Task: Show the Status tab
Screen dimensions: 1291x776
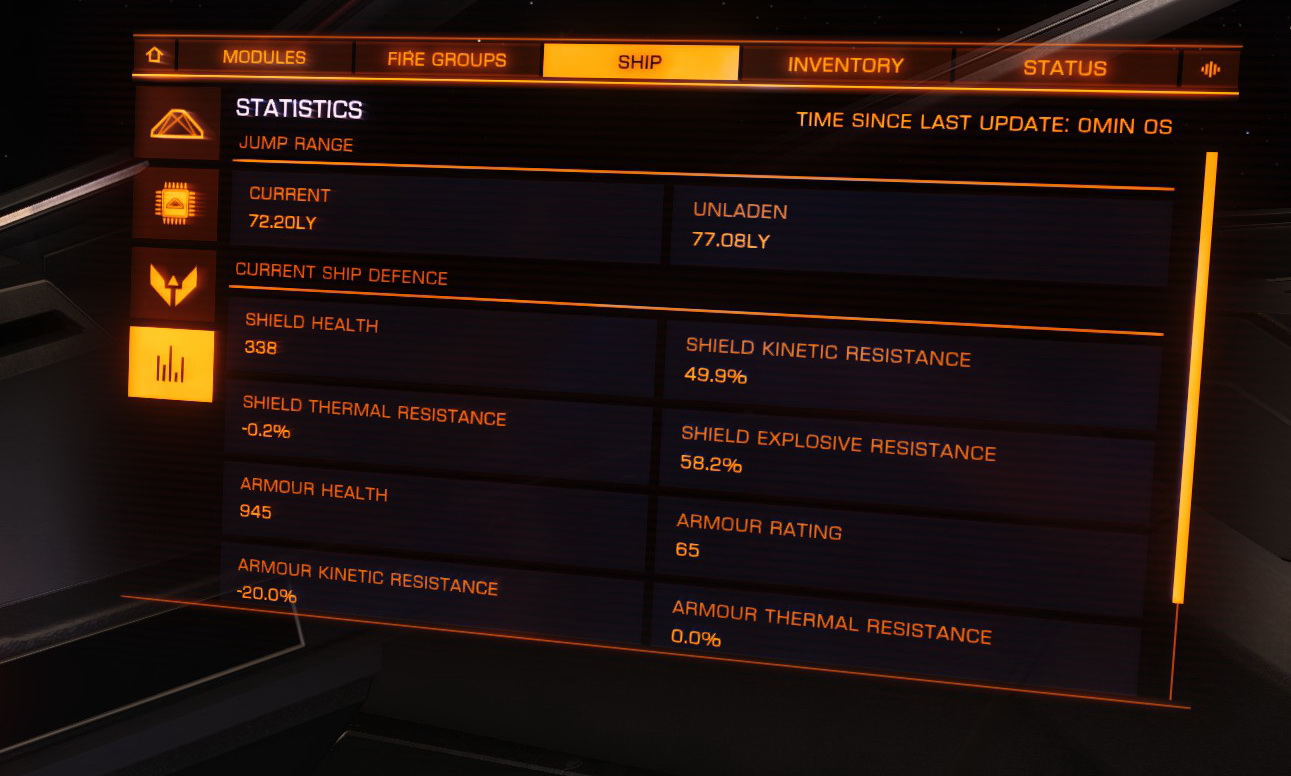Action: click(1064, 68)
